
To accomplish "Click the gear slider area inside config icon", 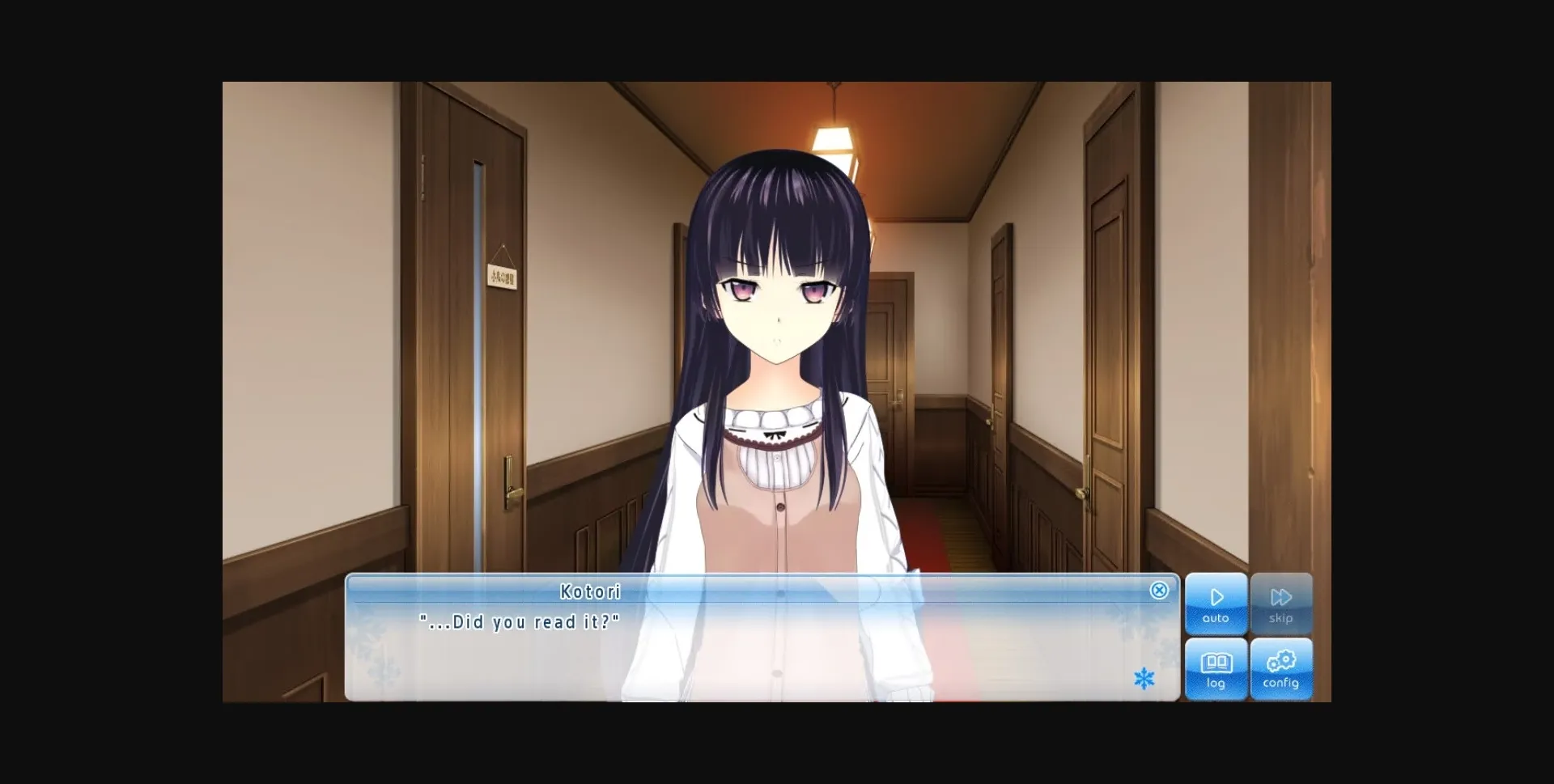I will coord(1282,659).
